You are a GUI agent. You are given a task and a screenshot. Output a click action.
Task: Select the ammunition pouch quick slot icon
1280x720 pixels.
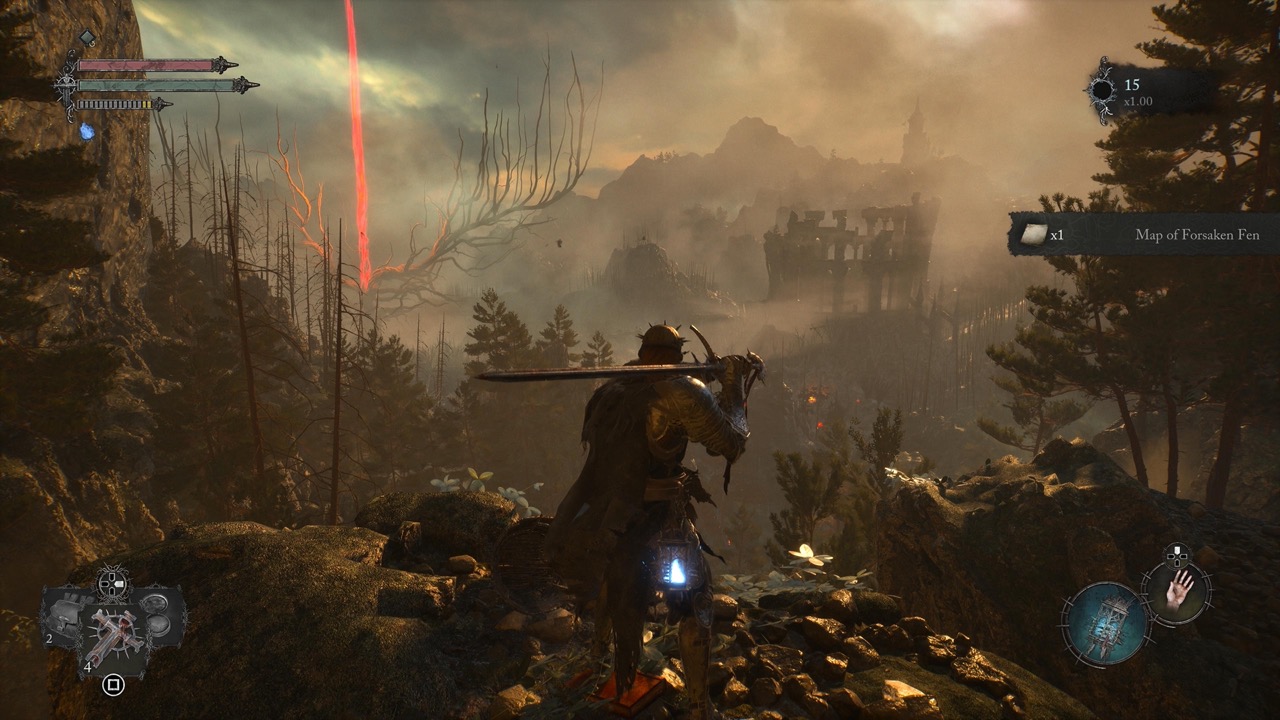coord(67,613)
